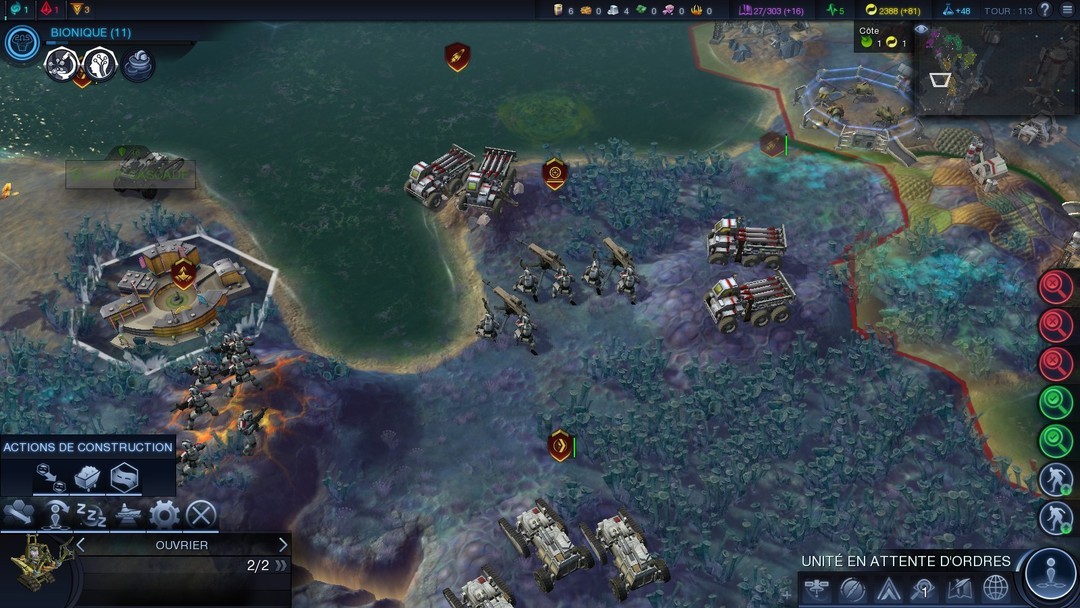Go to the previous unit arrow
Viewport: 1080px width, 608px height.
tap(81, 545)
